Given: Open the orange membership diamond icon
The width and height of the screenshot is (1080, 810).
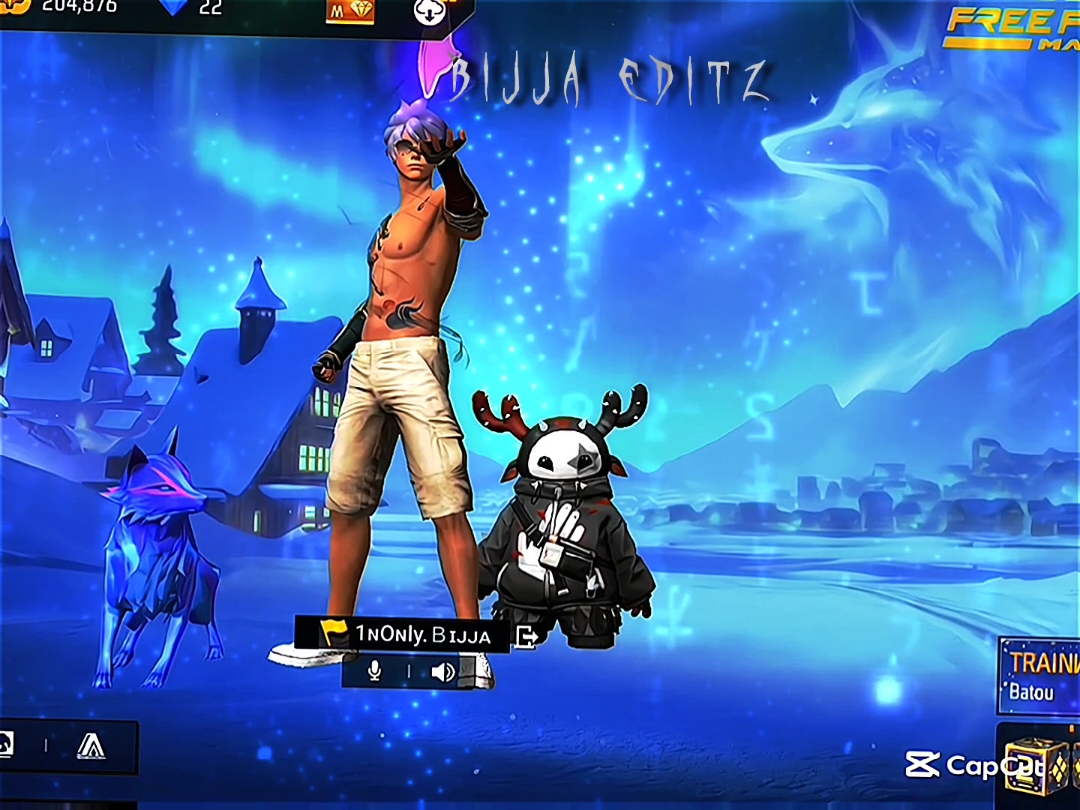Looking at the screenshot, I should [x=349, y=9].
